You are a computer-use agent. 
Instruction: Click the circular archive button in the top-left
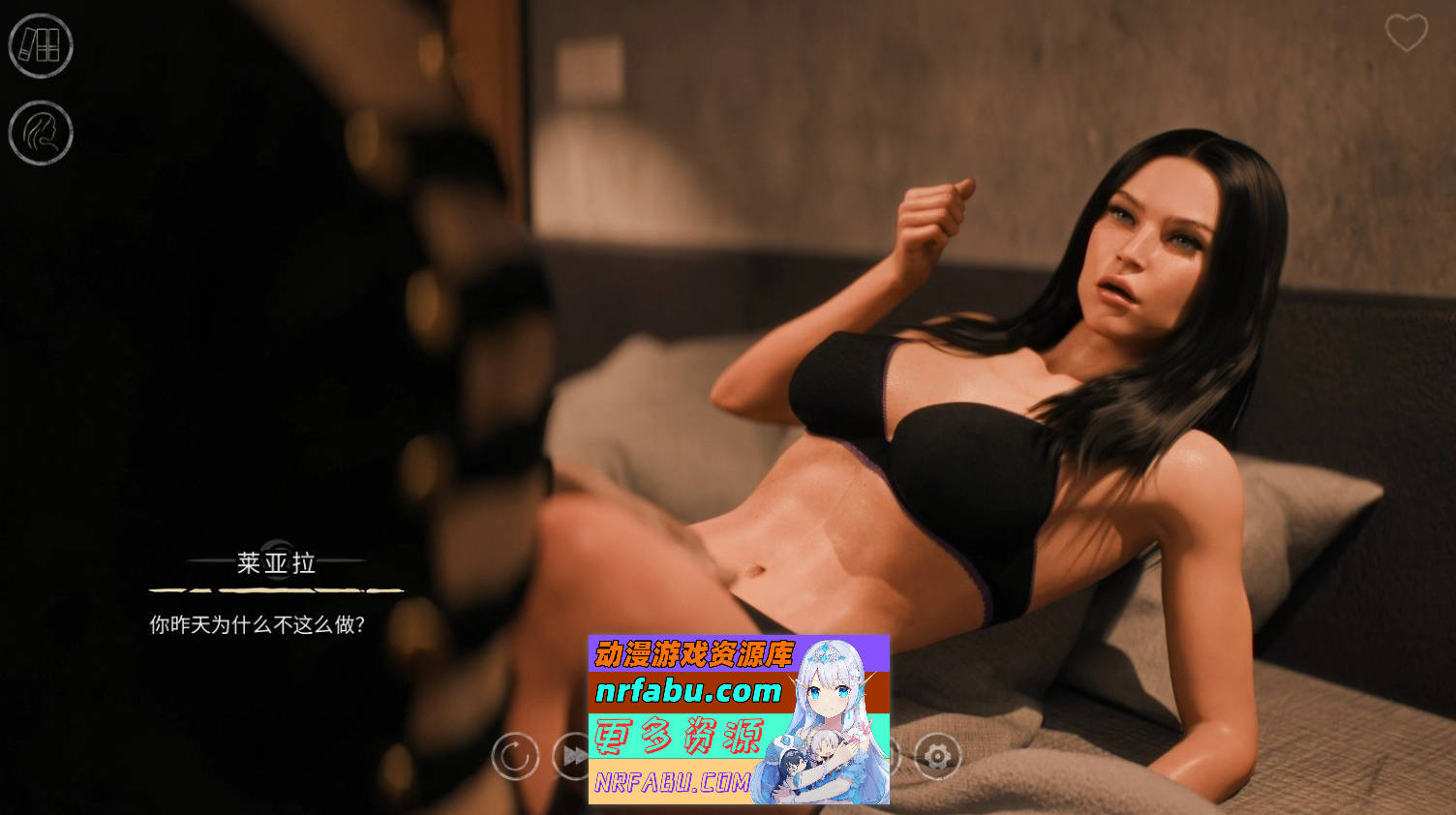click(x=41, y=46)
